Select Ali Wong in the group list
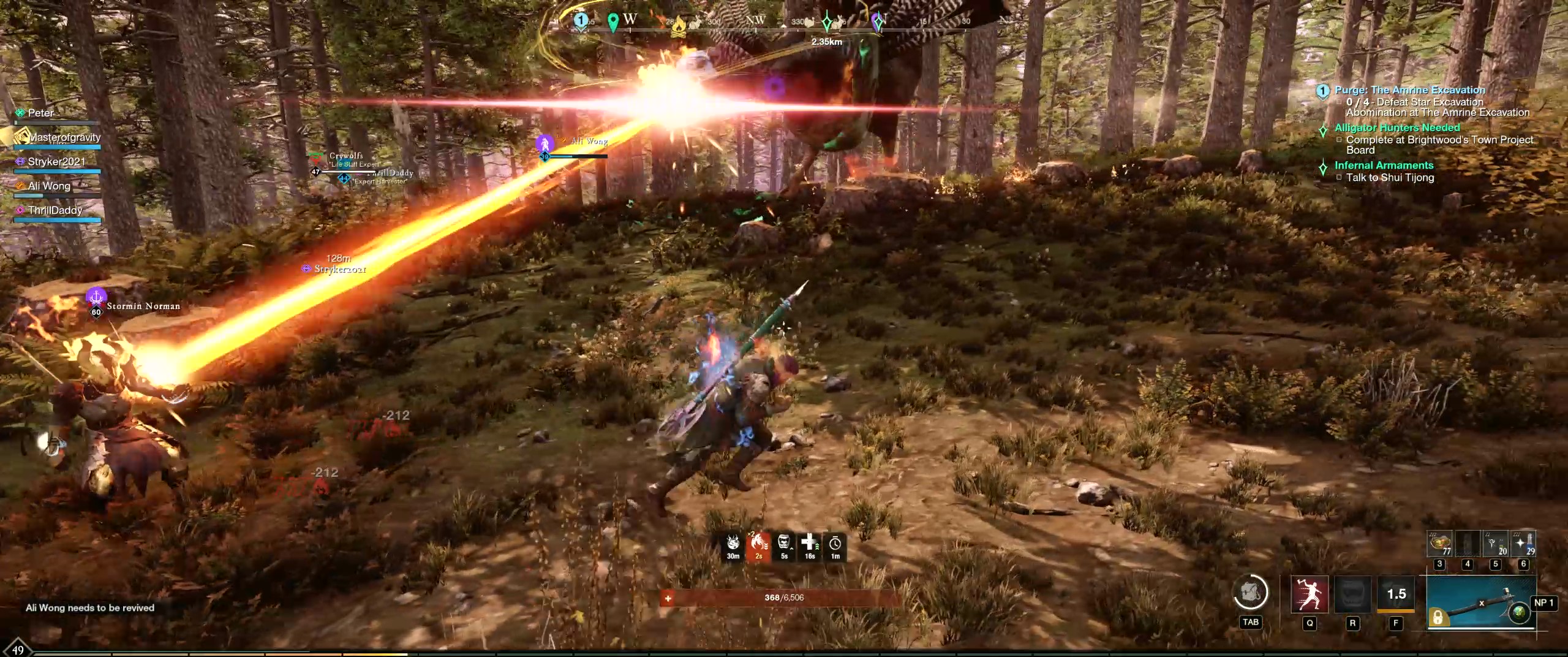The width and height of the screenshot is (1568, 657). tap(49, 186)
